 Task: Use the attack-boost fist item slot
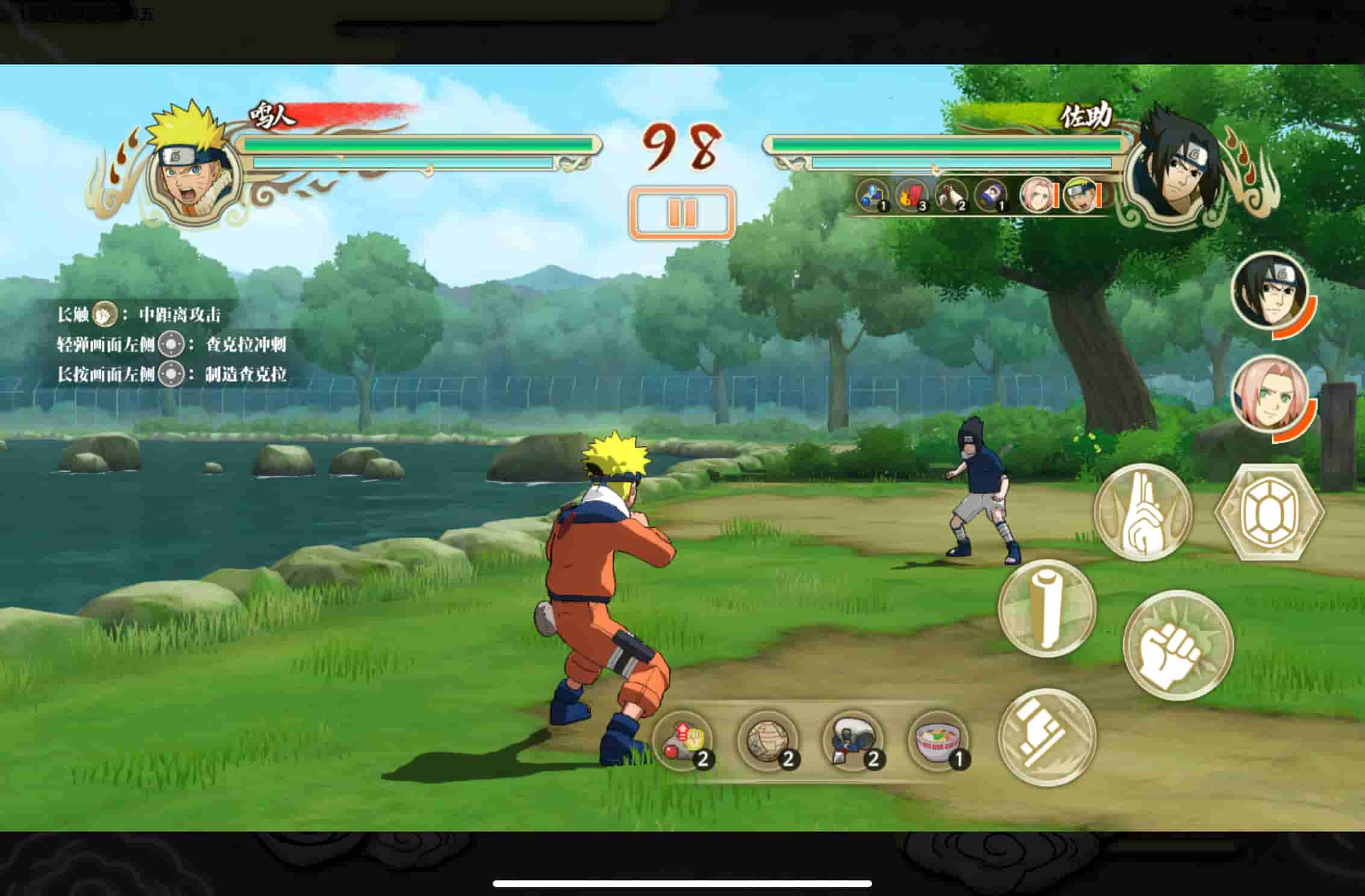coord(684,741)
